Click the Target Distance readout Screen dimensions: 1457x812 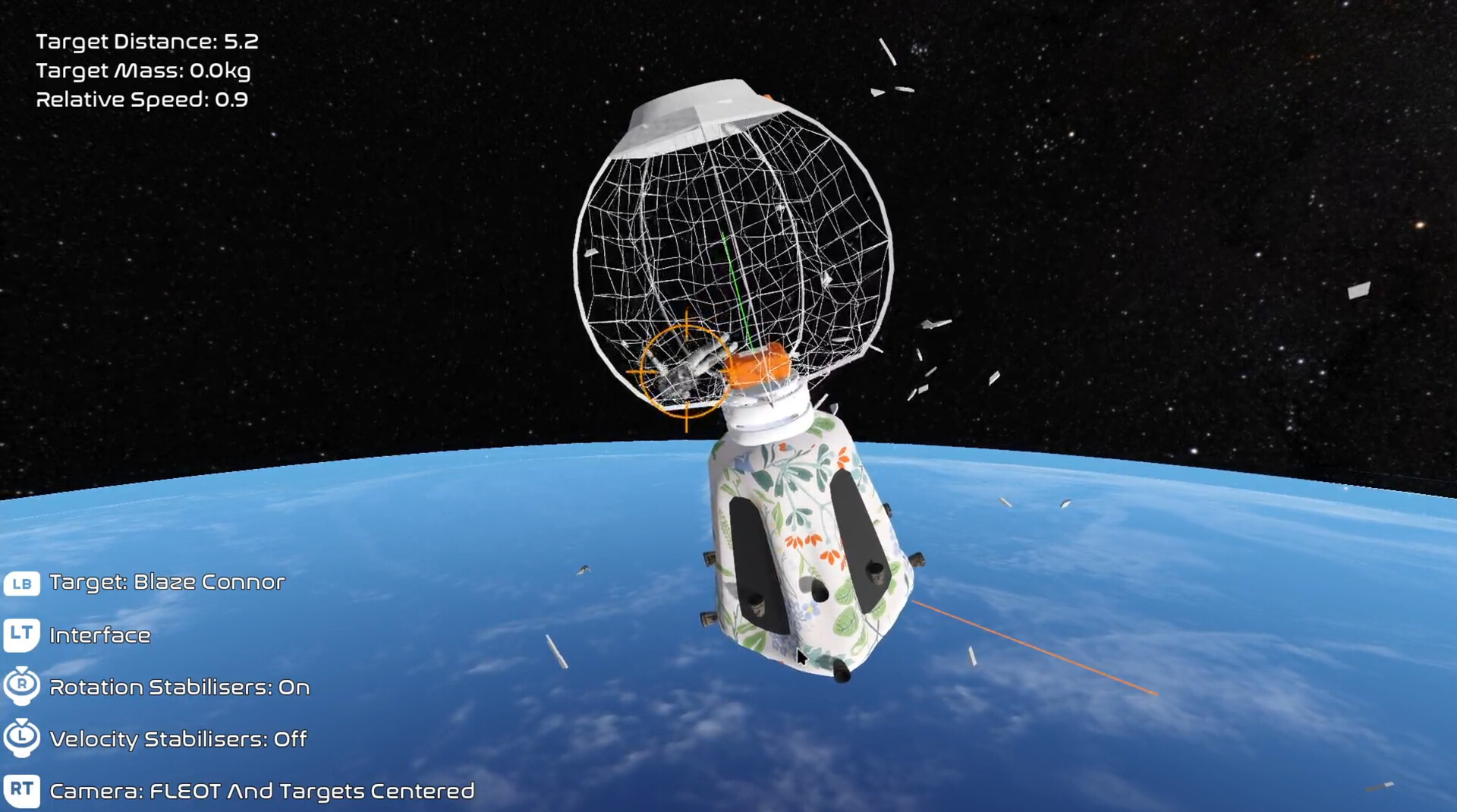[146, 42]
